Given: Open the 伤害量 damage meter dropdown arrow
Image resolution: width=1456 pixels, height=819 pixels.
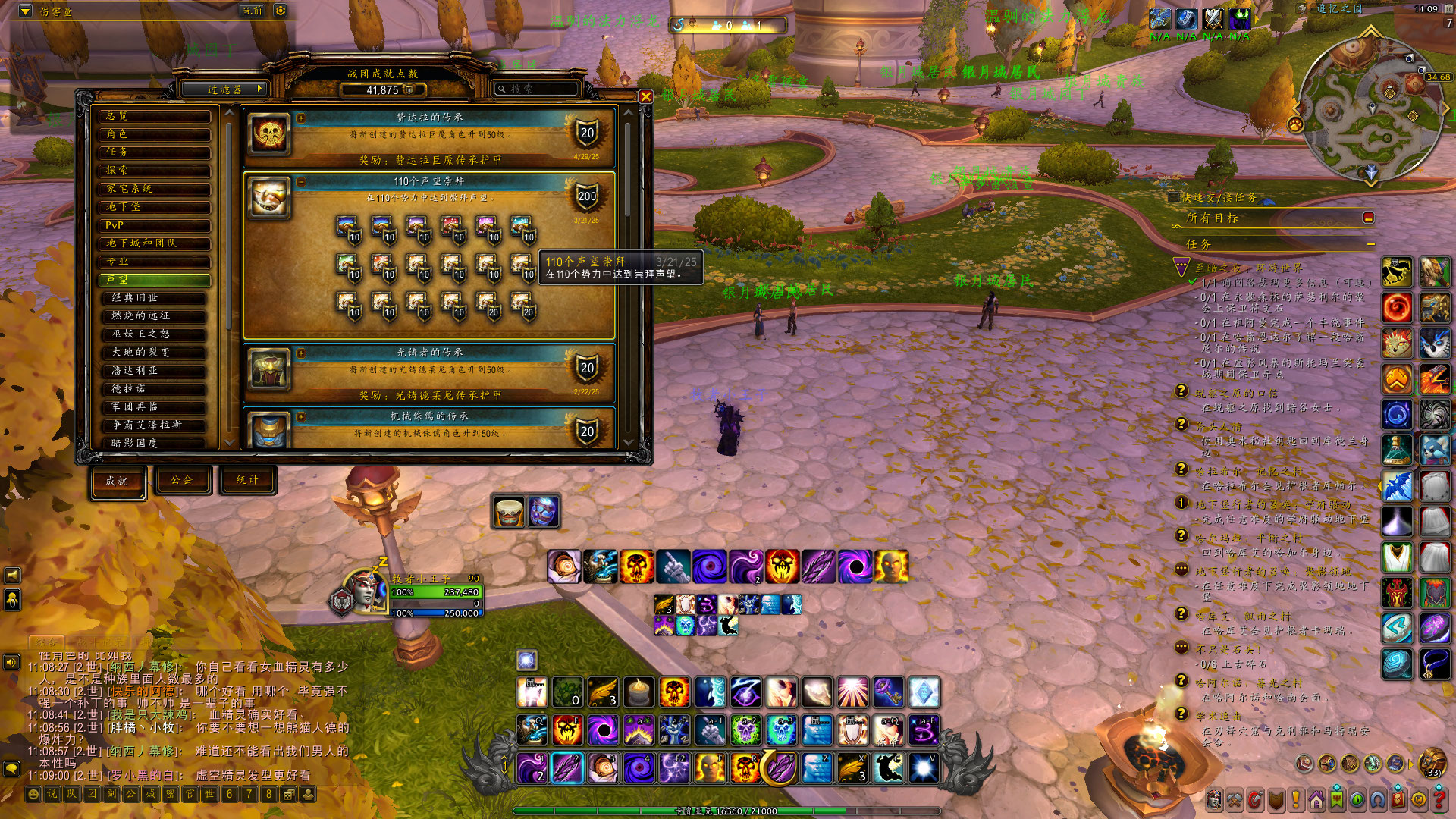Looking at the screenshot, I should (25, 11).
